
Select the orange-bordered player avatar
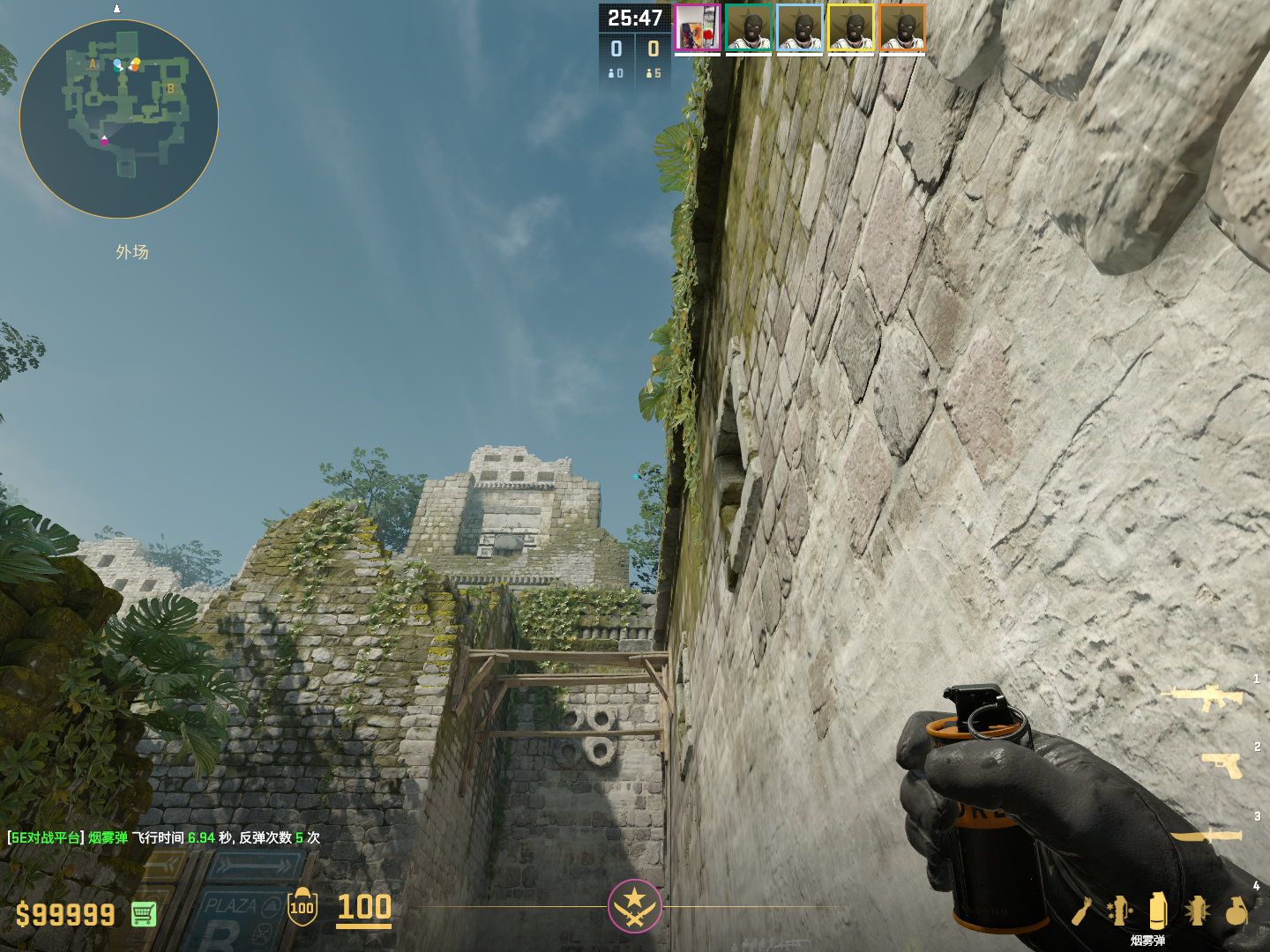902,28
